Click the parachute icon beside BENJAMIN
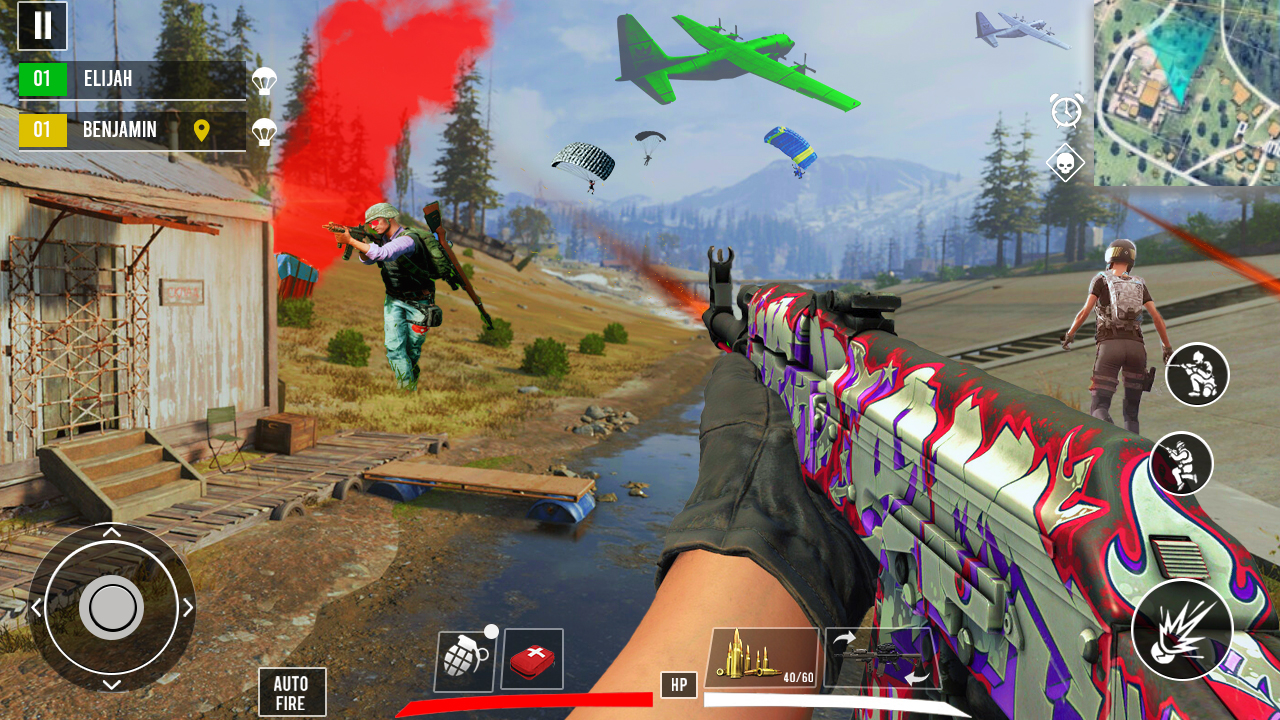1280x720 pixels. [x=264, y=131]
